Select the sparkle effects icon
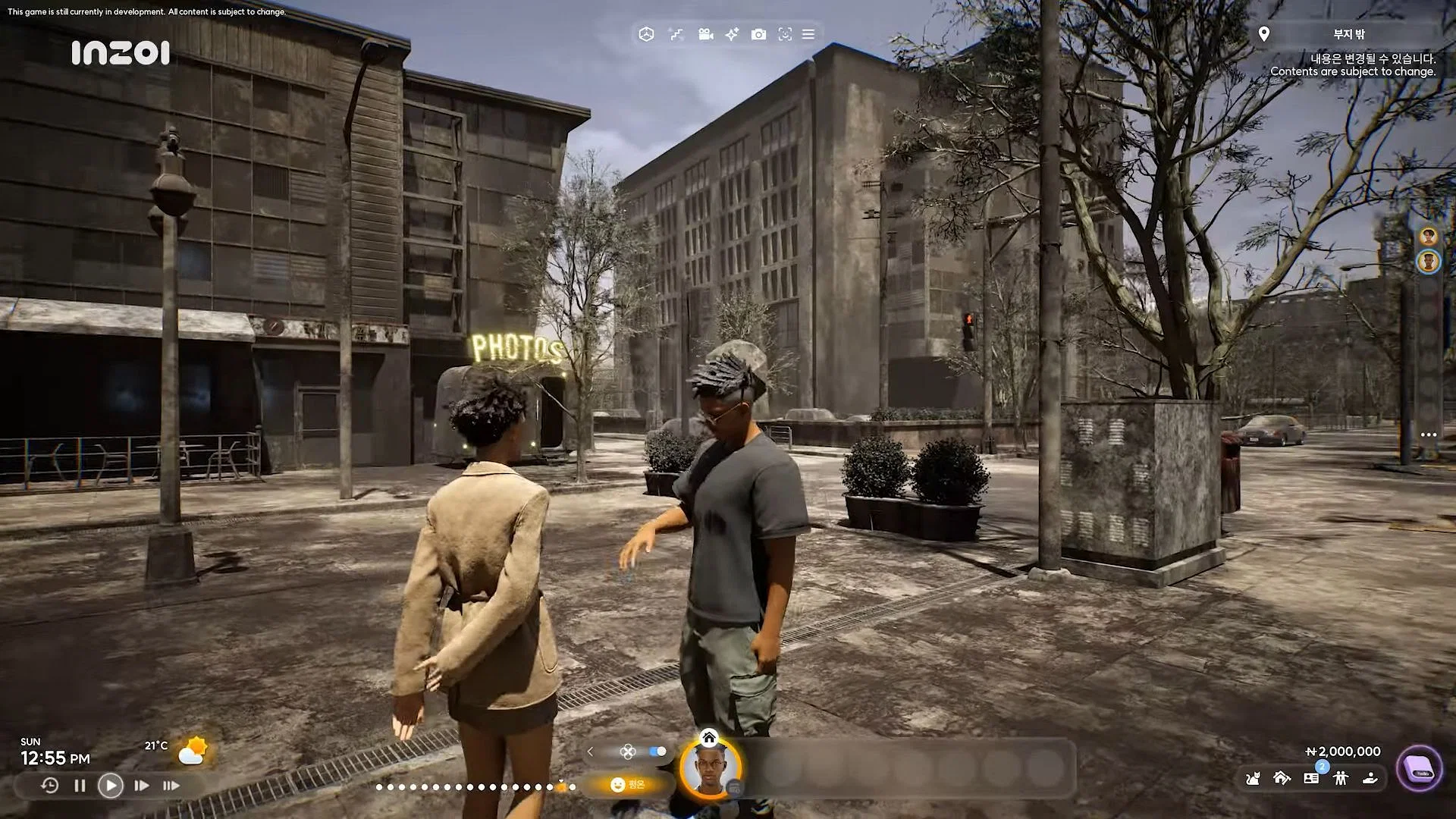The height and width of the screenshot is (819, 1456). tap(732, 34)
